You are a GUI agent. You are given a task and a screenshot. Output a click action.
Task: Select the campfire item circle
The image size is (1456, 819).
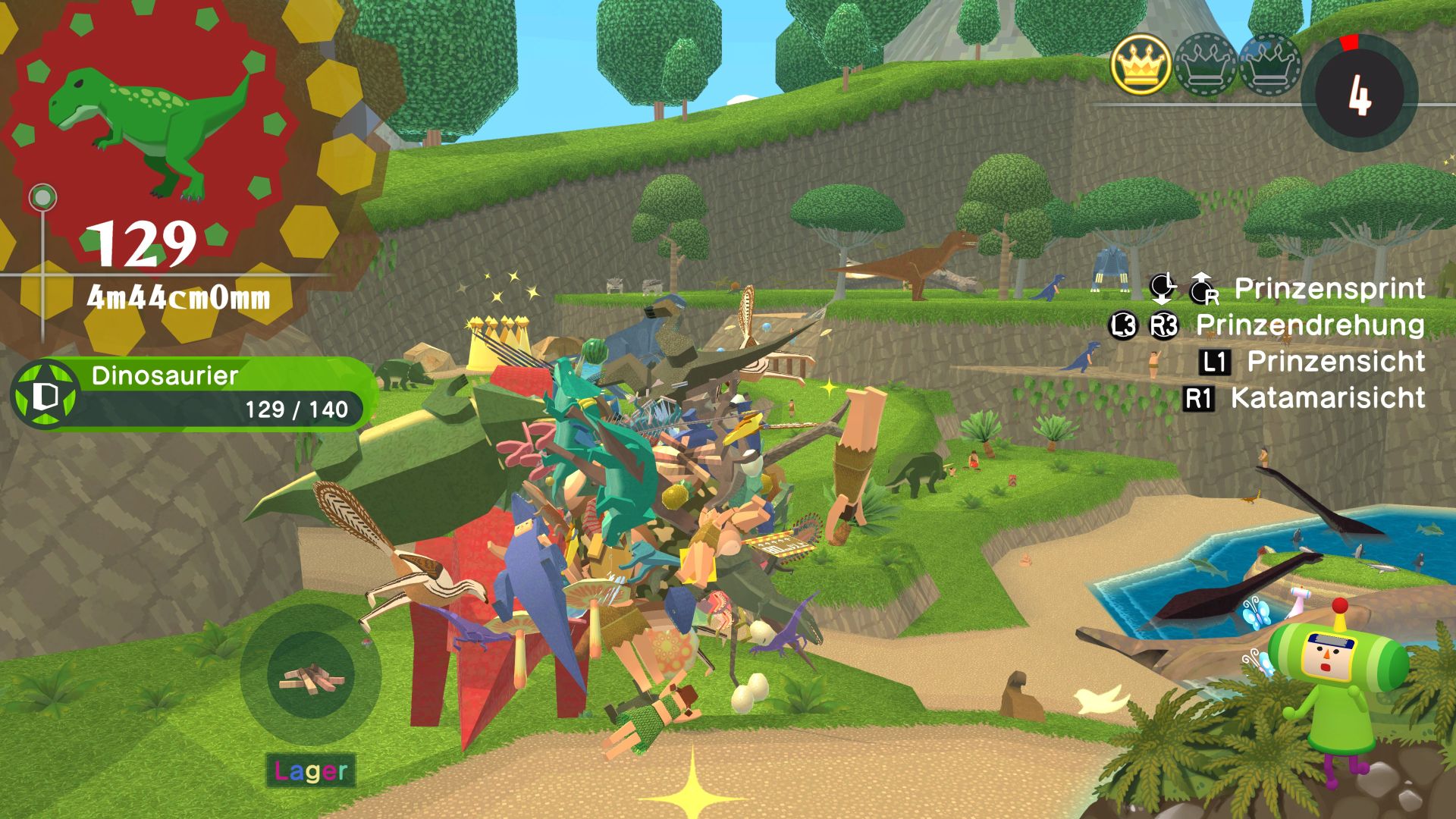(x=311, y=676)
